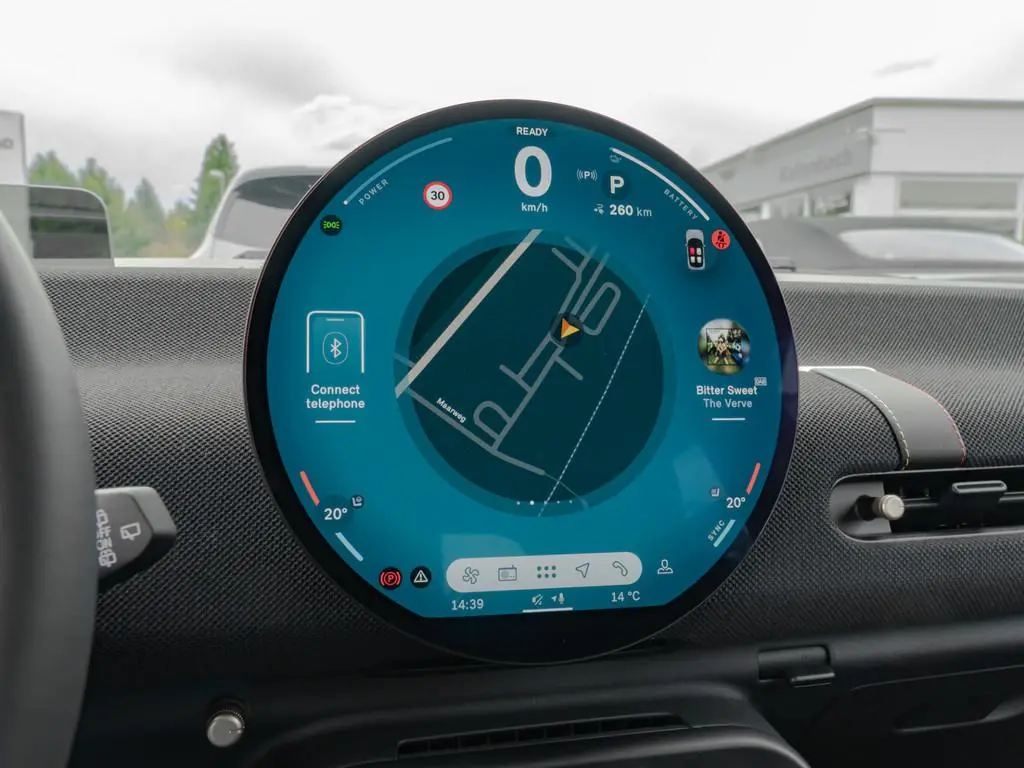The width and height of the screenshot is (1024, 768).
Task: Tap the green headlights indicator
Action: [x=330, y=225]
